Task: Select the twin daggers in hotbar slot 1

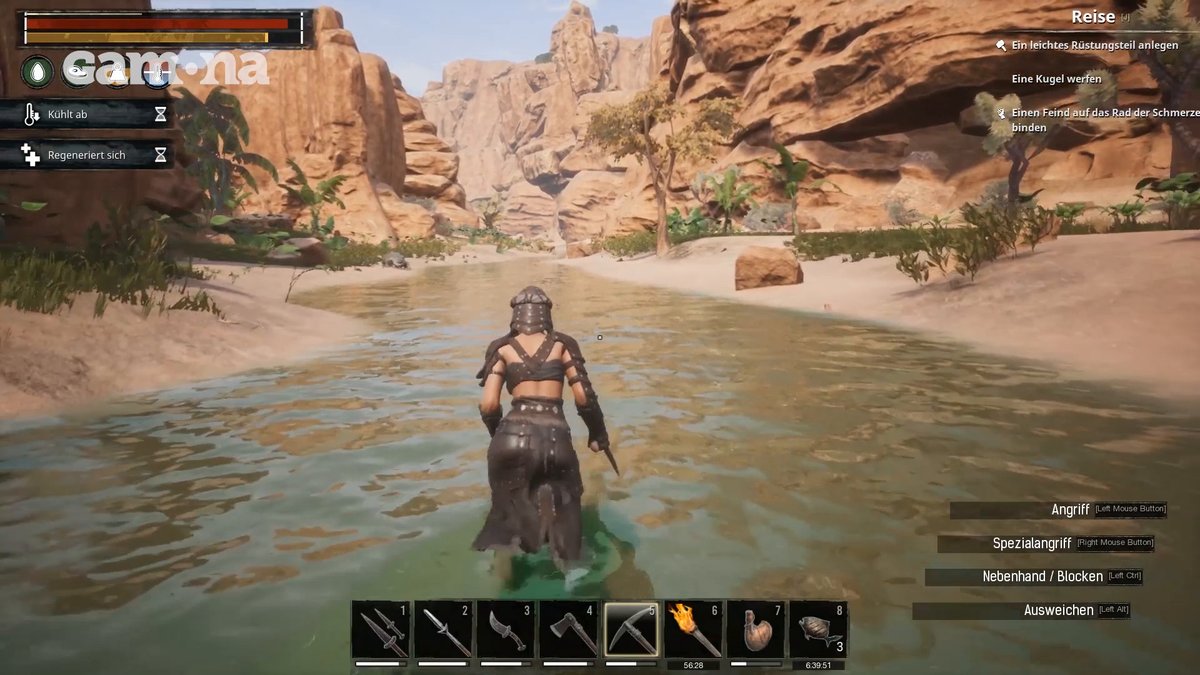Action: click(382, 629)
